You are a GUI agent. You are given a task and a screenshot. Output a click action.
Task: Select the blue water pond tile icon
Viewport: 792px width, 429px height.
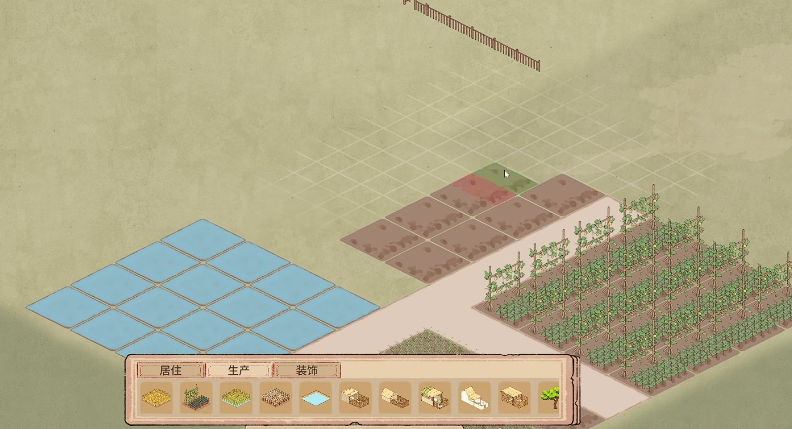(315, 398)
